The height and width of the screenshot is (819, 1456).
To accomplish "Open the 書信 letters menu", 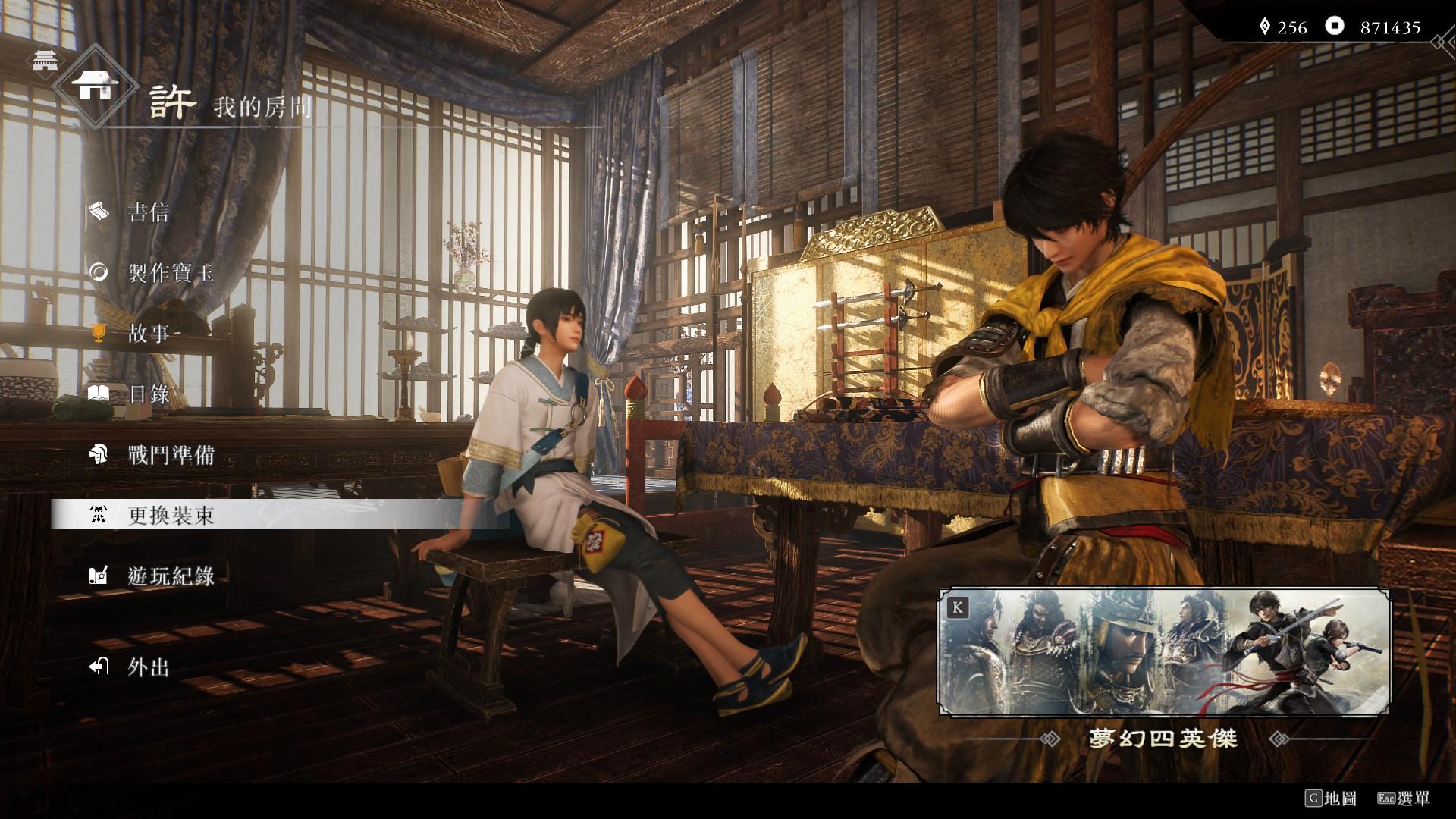I will 148,212.
